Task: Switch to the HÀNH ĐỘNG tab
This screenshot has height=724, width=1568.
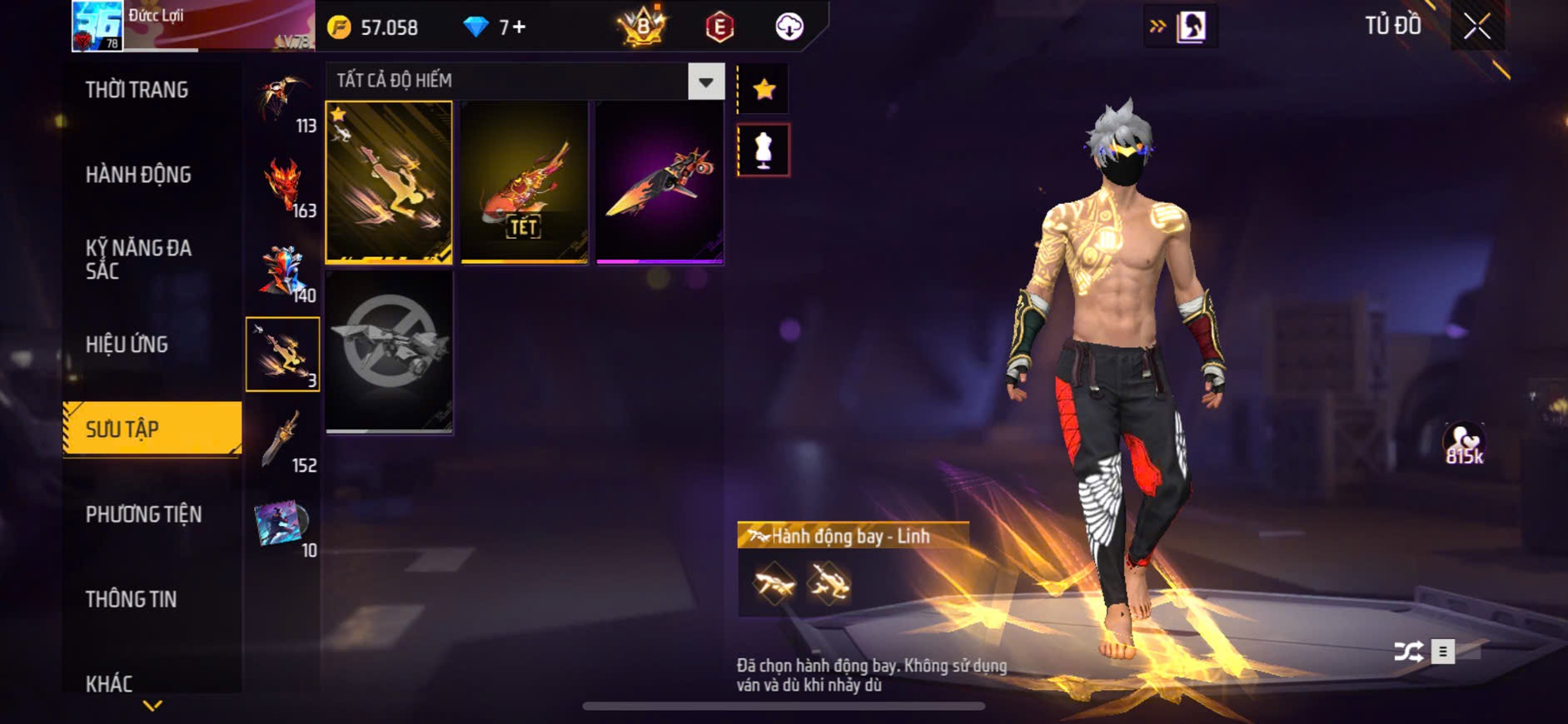Action: coord(138,175)
